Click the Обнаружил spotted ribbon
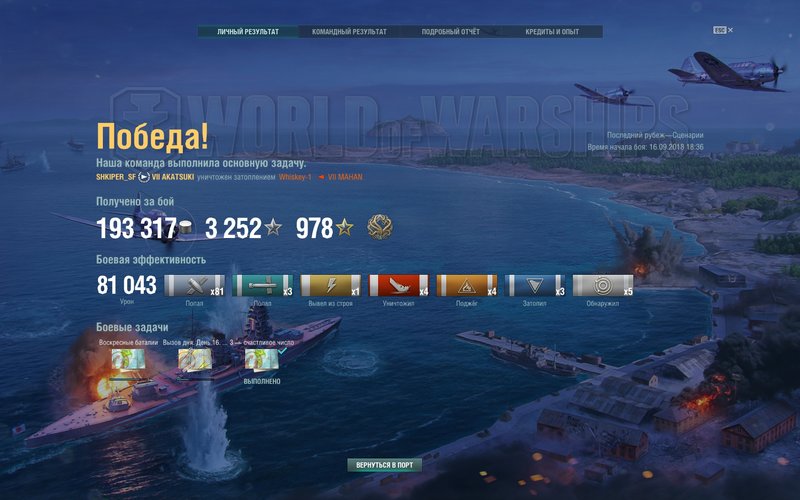The image size is (800, 500). [603, 286]
